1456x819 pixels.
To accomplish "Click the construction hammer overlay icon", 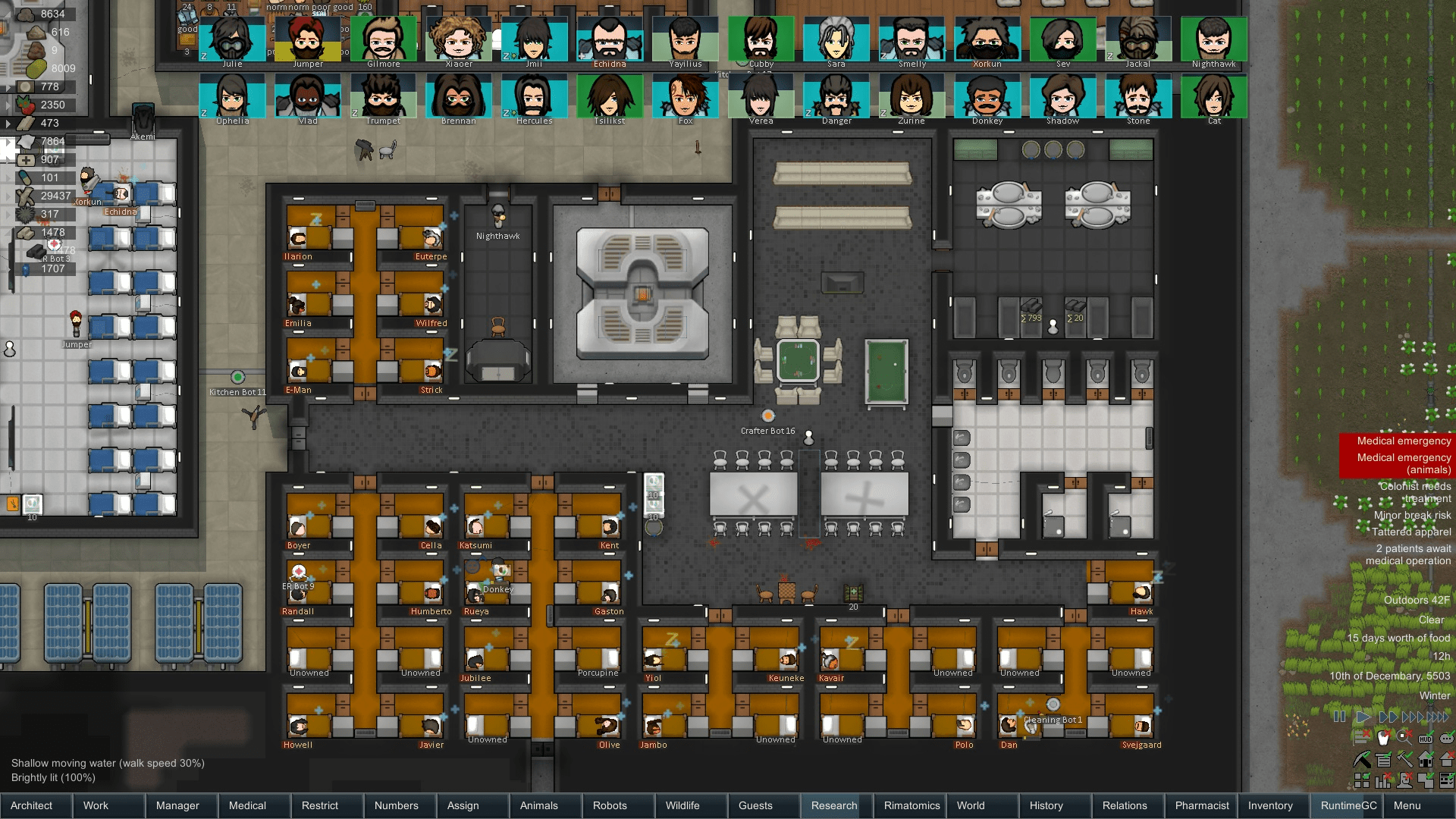I will point(1404,759).
